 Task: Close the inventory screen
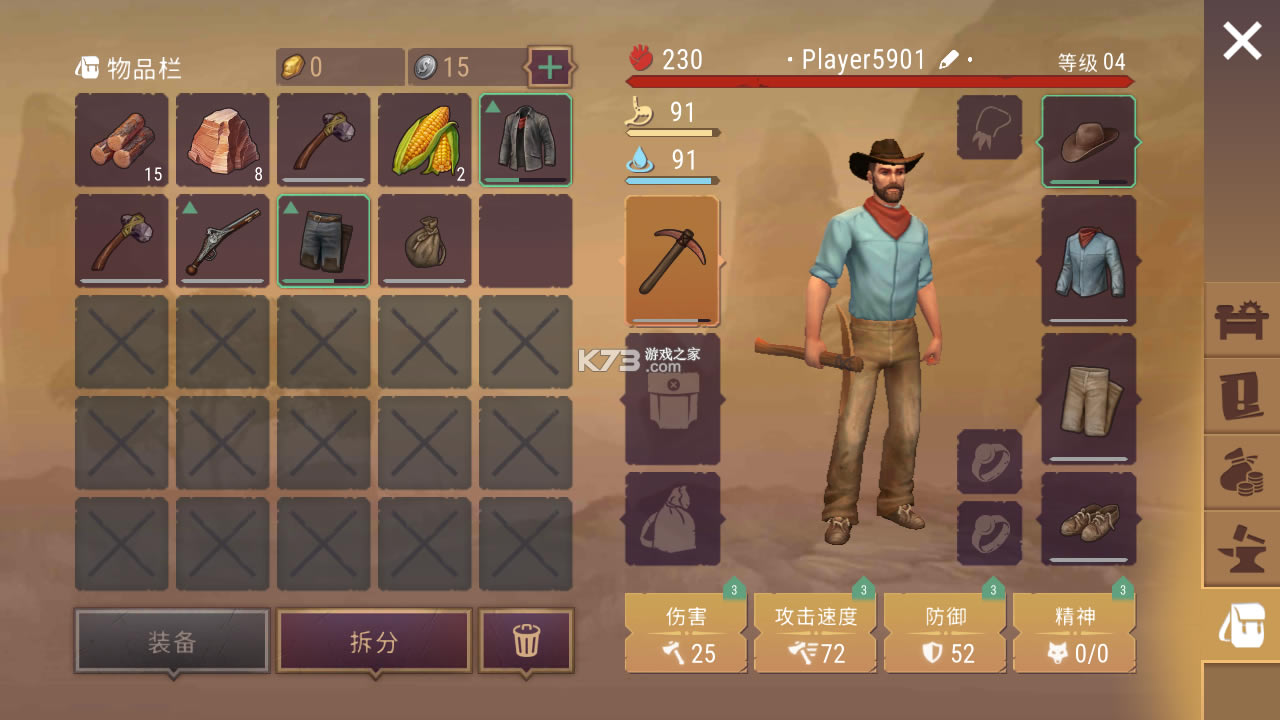(x=1242, y=41)
